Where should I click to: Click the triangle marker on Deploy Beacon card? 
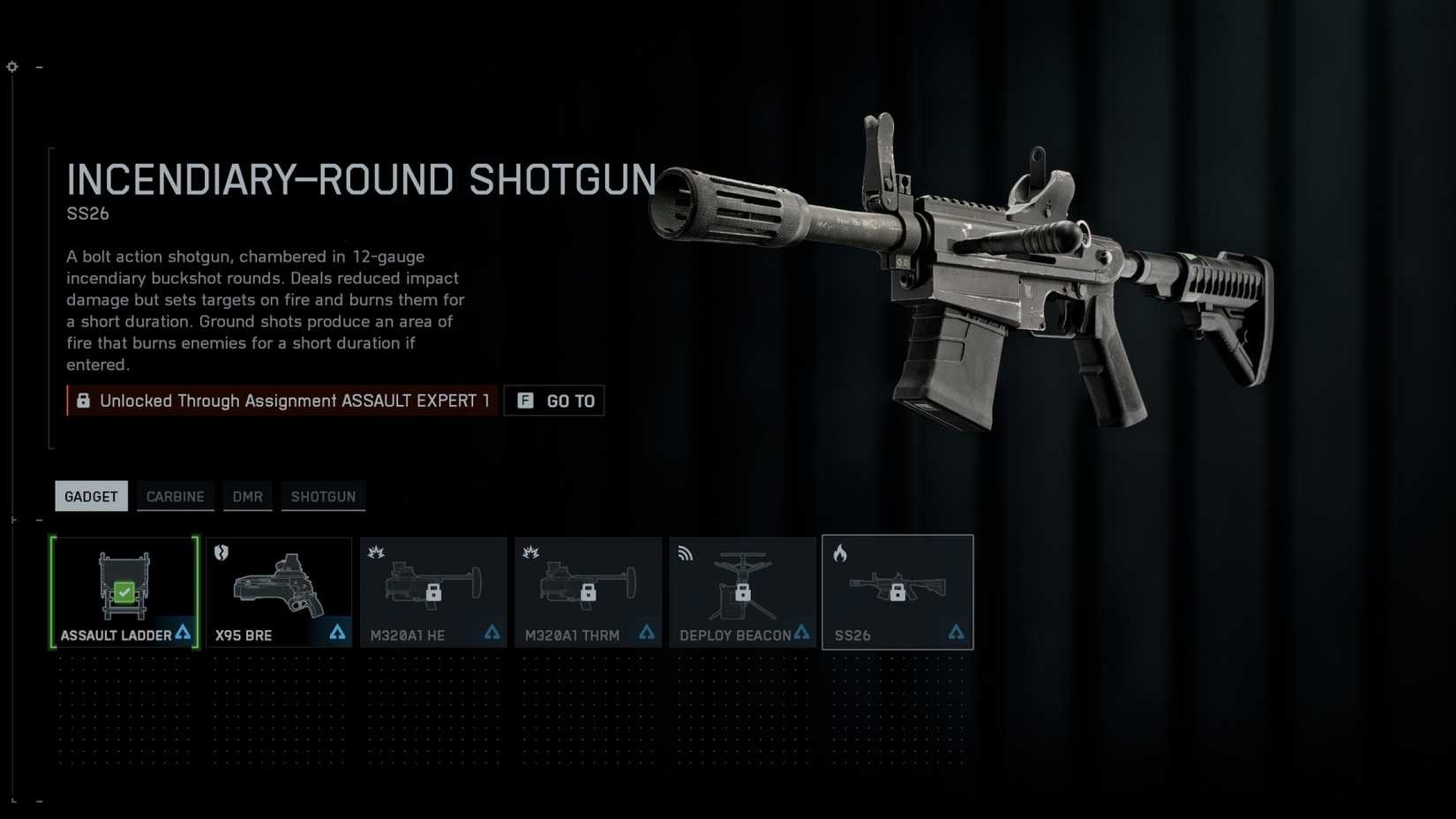coord(801,632)
